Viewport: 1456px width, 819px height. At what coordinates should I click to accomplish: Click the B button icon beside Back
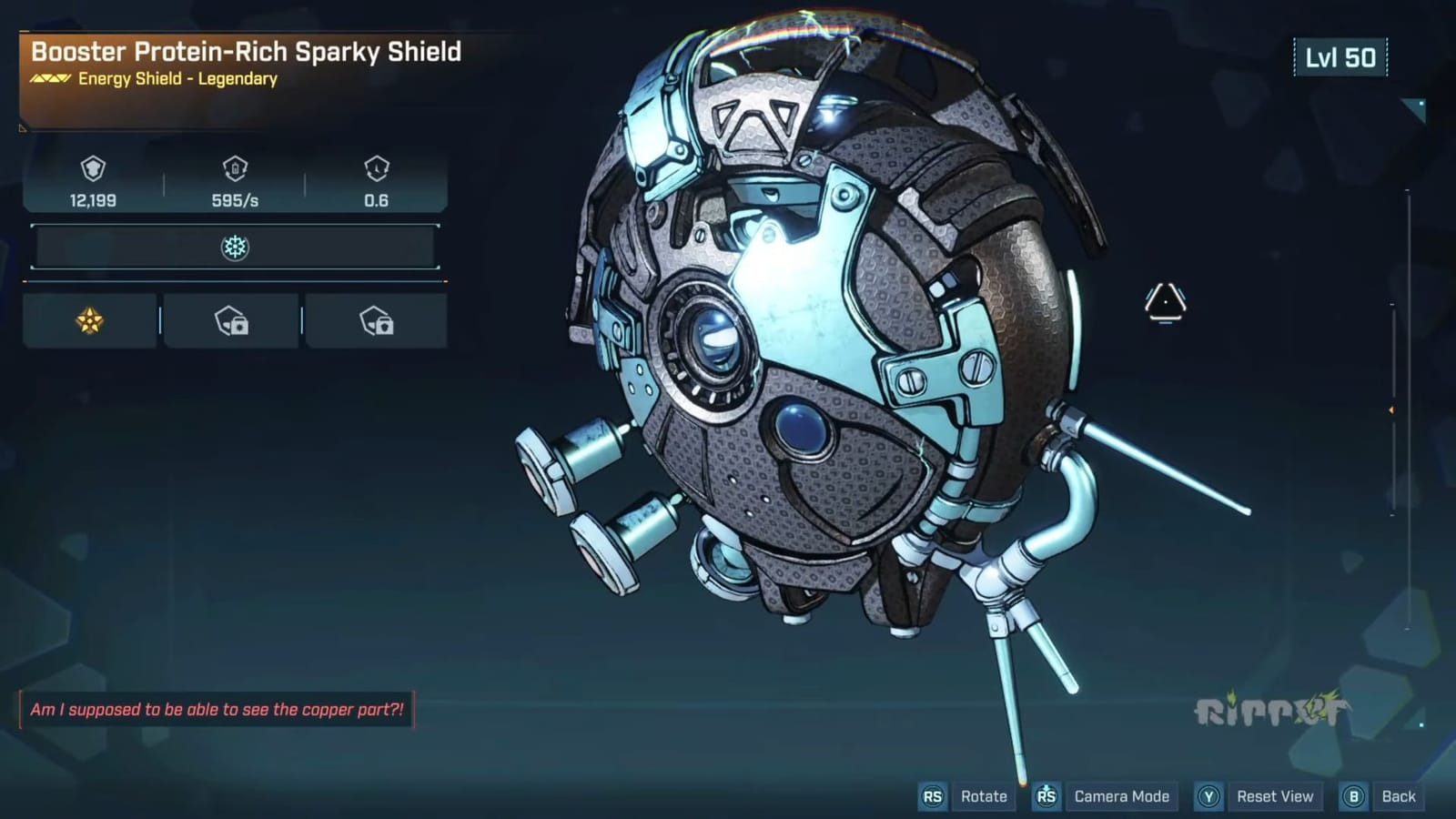(1353, 796)
